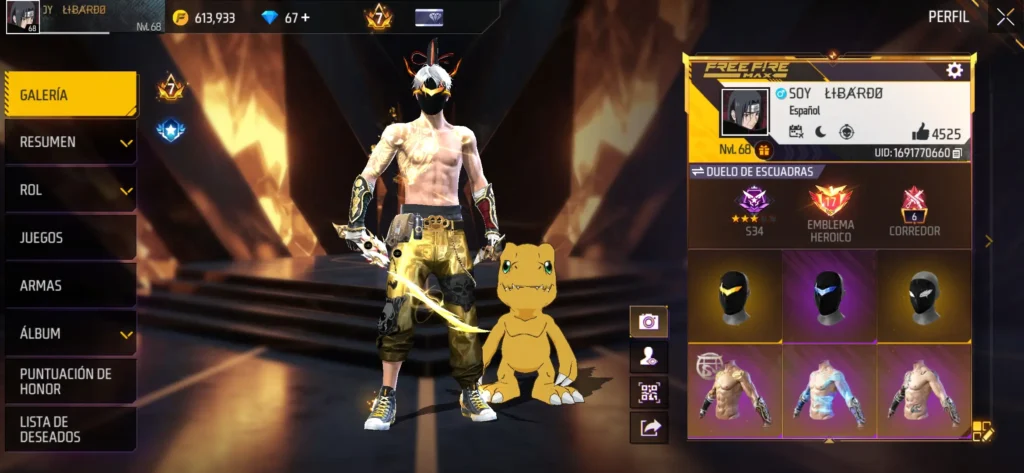This screenshot has height=473, width=1024.
Task: View Puntuación de Honor
Action: pos(70,381)
